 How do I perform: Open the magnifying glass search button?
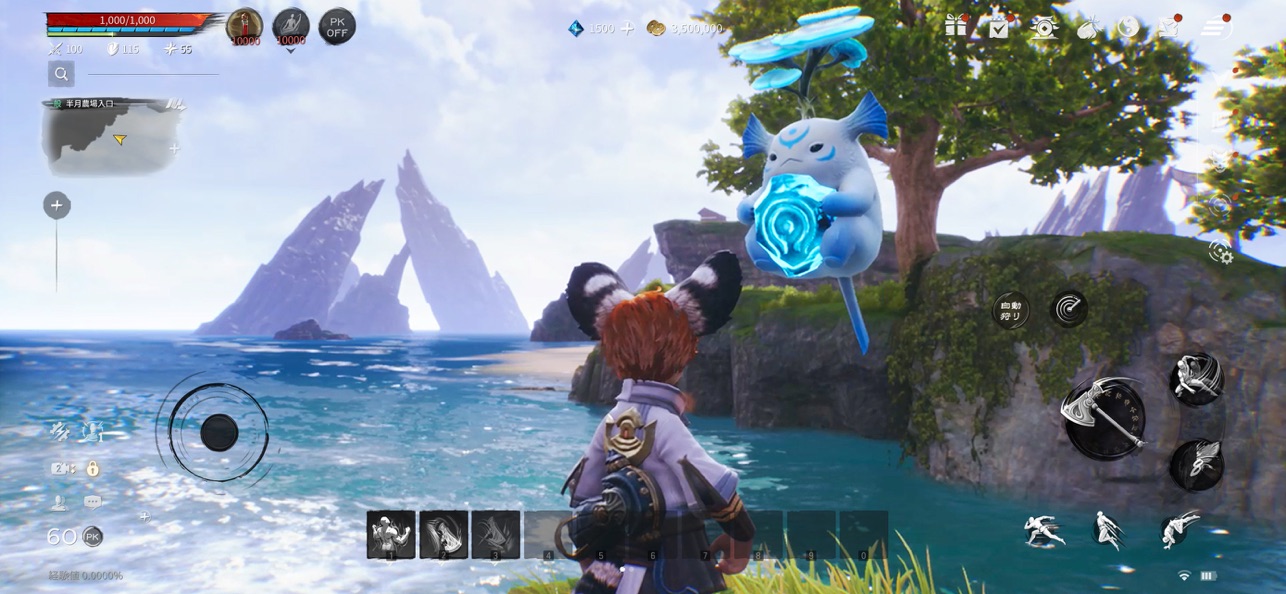(61, 73)
